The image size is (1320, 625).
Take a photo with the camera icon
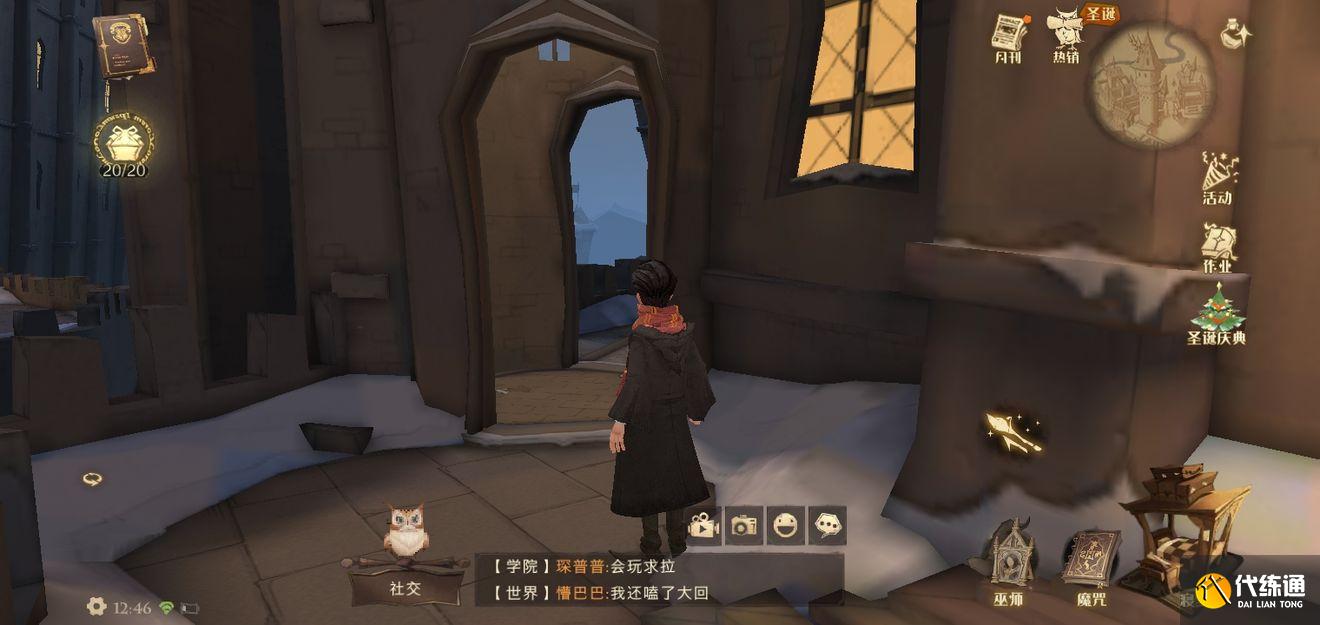click(x=744, y=525)
